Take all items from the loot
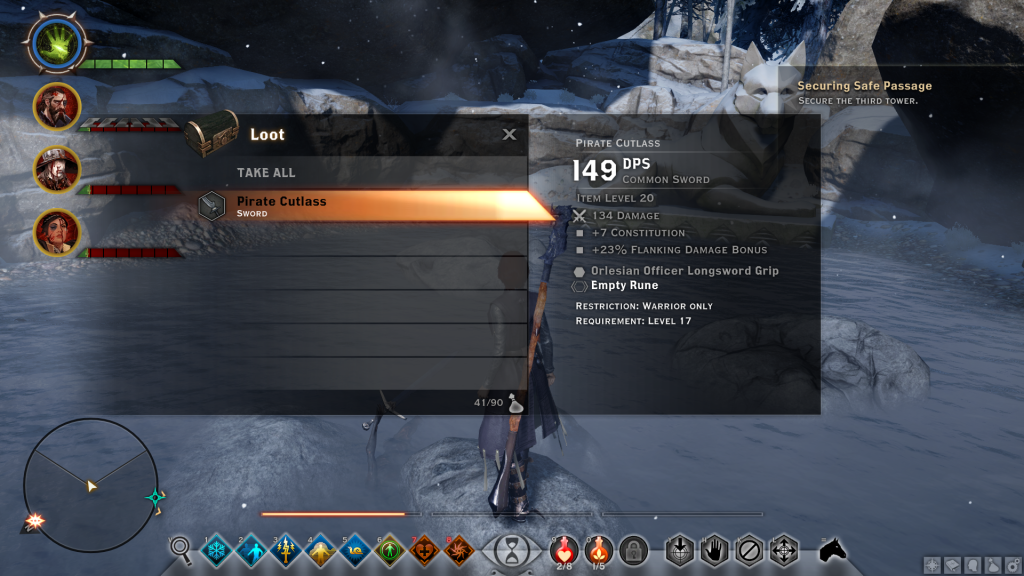Screen dimensions: 1024x576 point(266,173)
